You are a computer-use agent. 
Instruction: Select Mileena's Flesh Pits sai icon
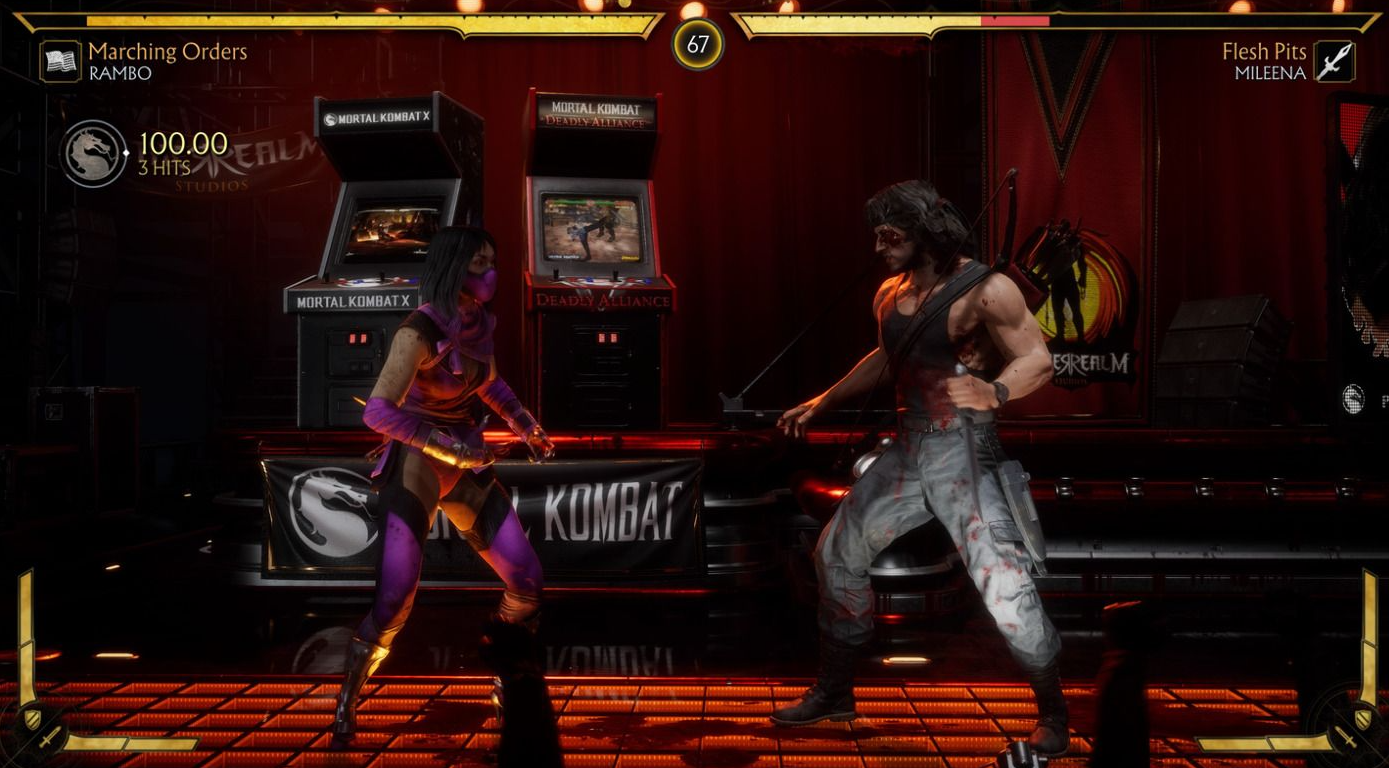click(1333, 61)
